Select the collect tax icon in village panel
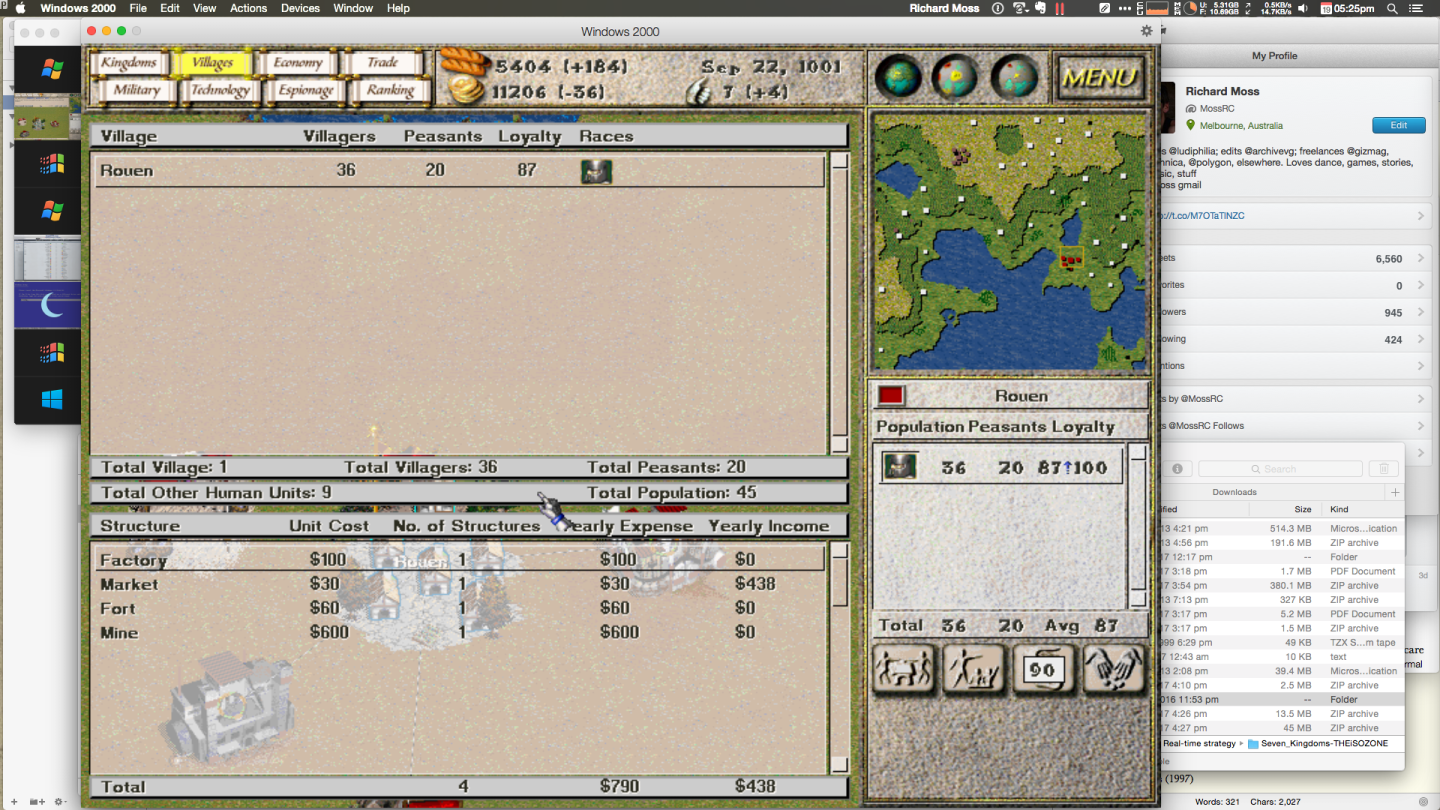This screenshot has height=810, width=1440. point(903,668)
